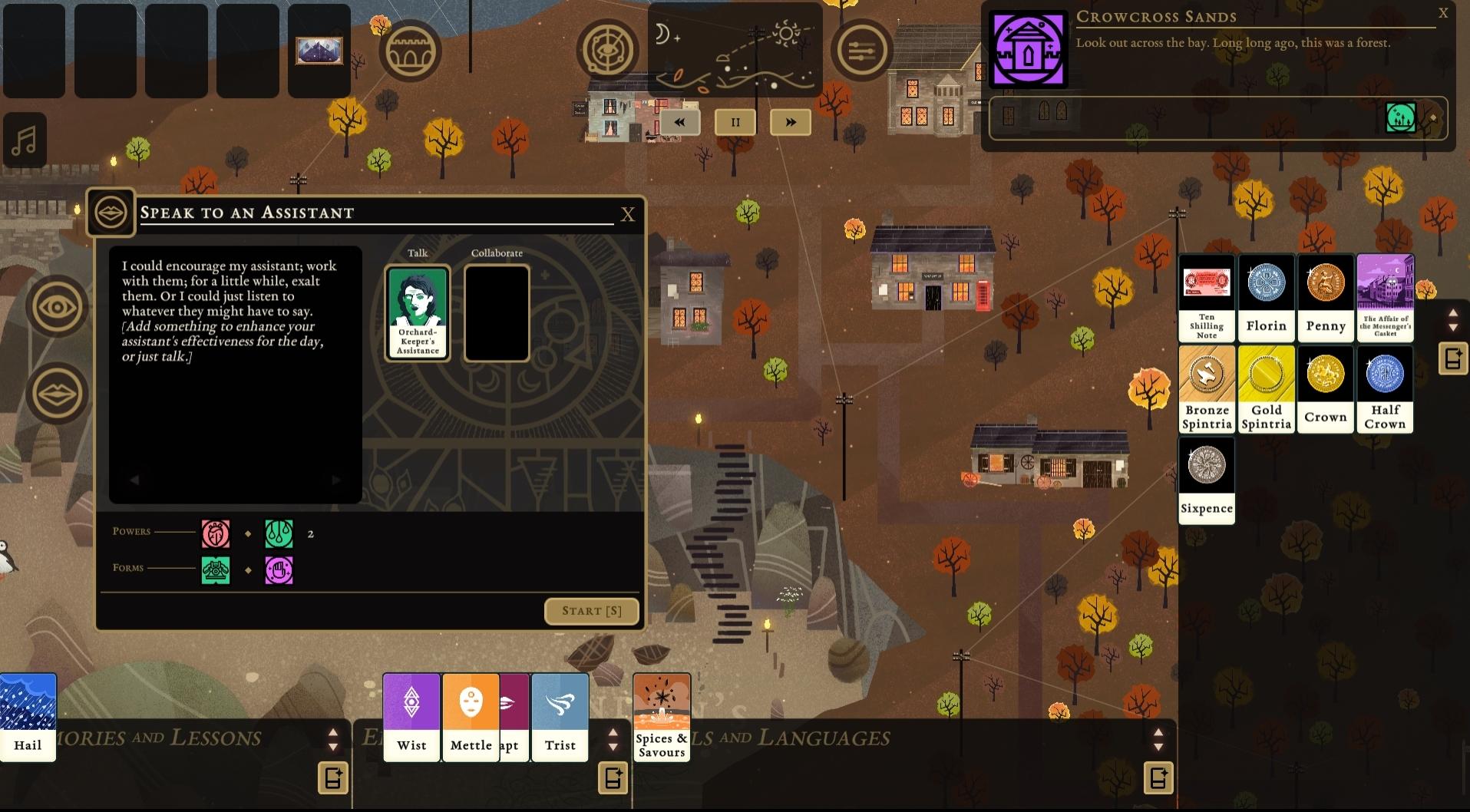Open the map overview eye icon
Viewport: 1470px width, 812px height.
607,50
